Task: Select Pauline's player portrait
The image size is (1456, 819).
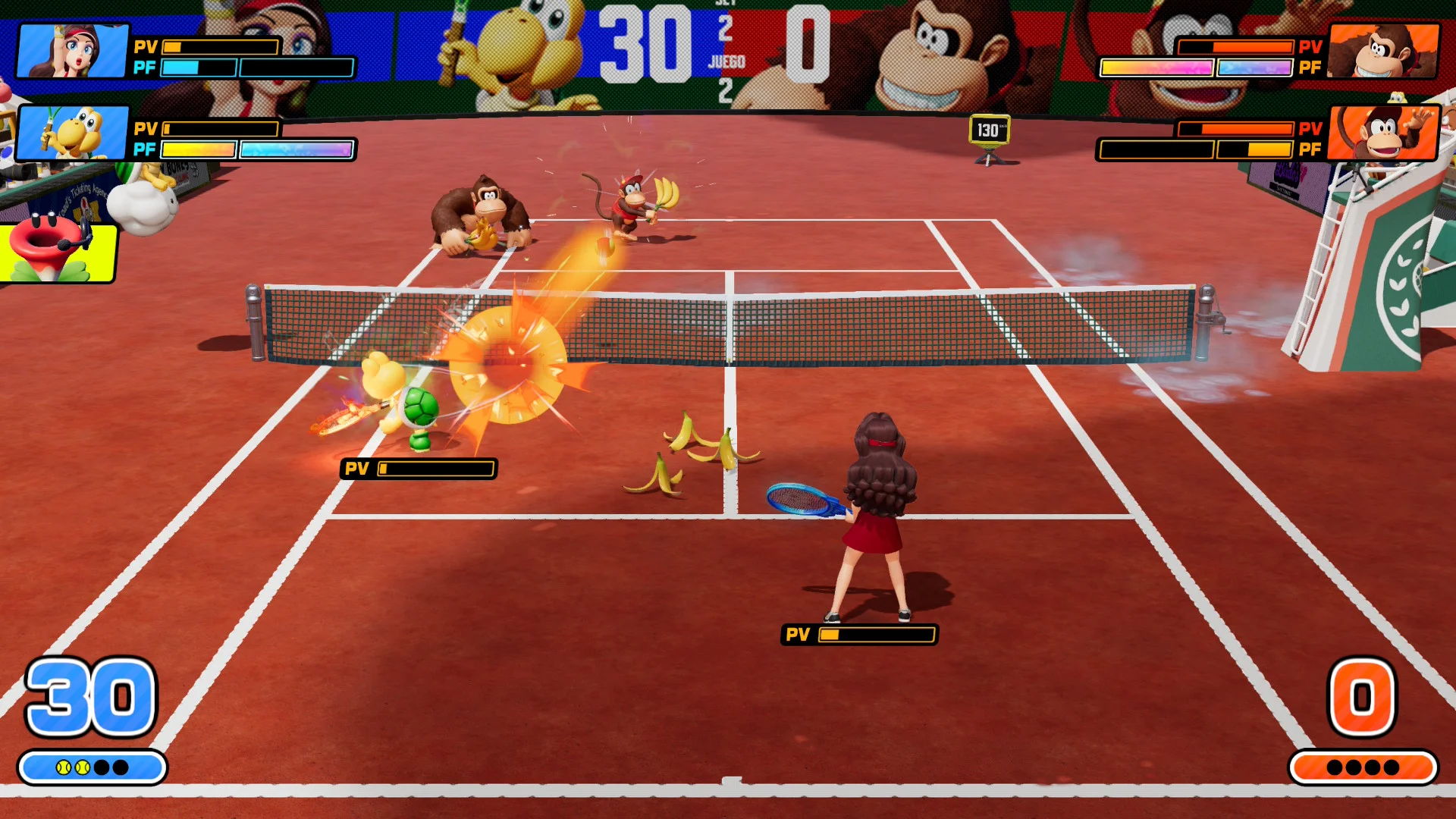Action: point(73,51)
